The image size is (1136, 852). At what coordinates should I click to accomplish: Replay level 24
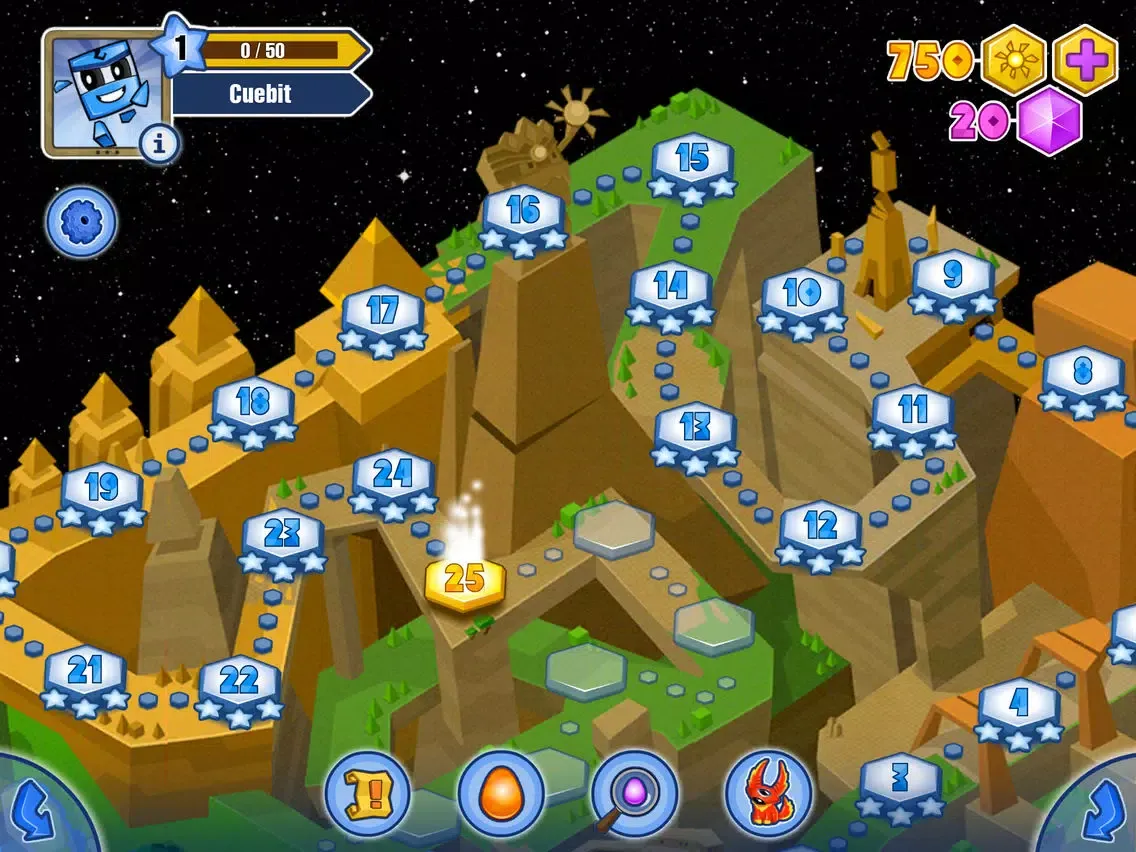[393, 480]
